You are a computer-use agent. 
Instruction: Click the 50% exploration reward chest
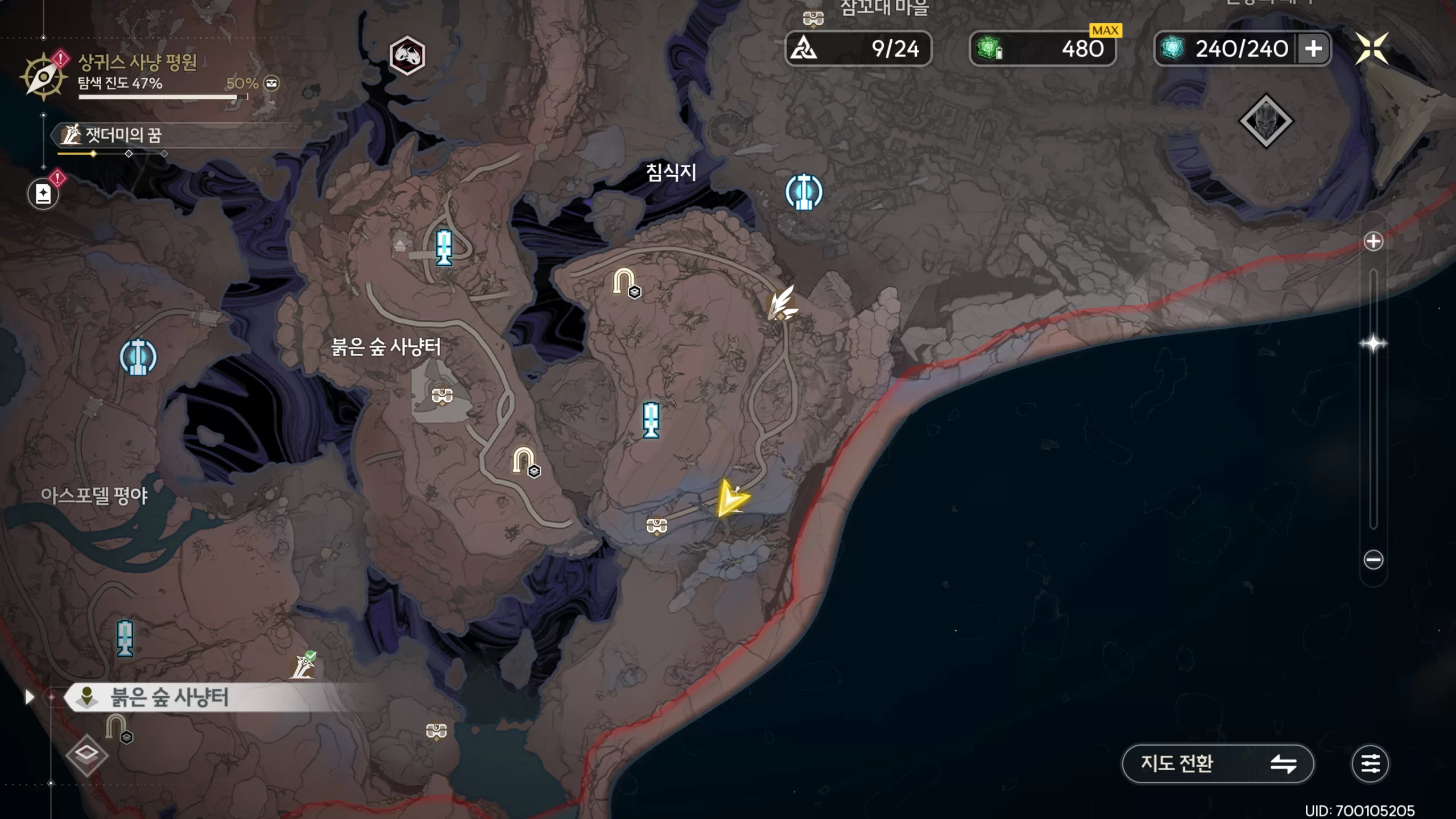(x=272, y=84)
